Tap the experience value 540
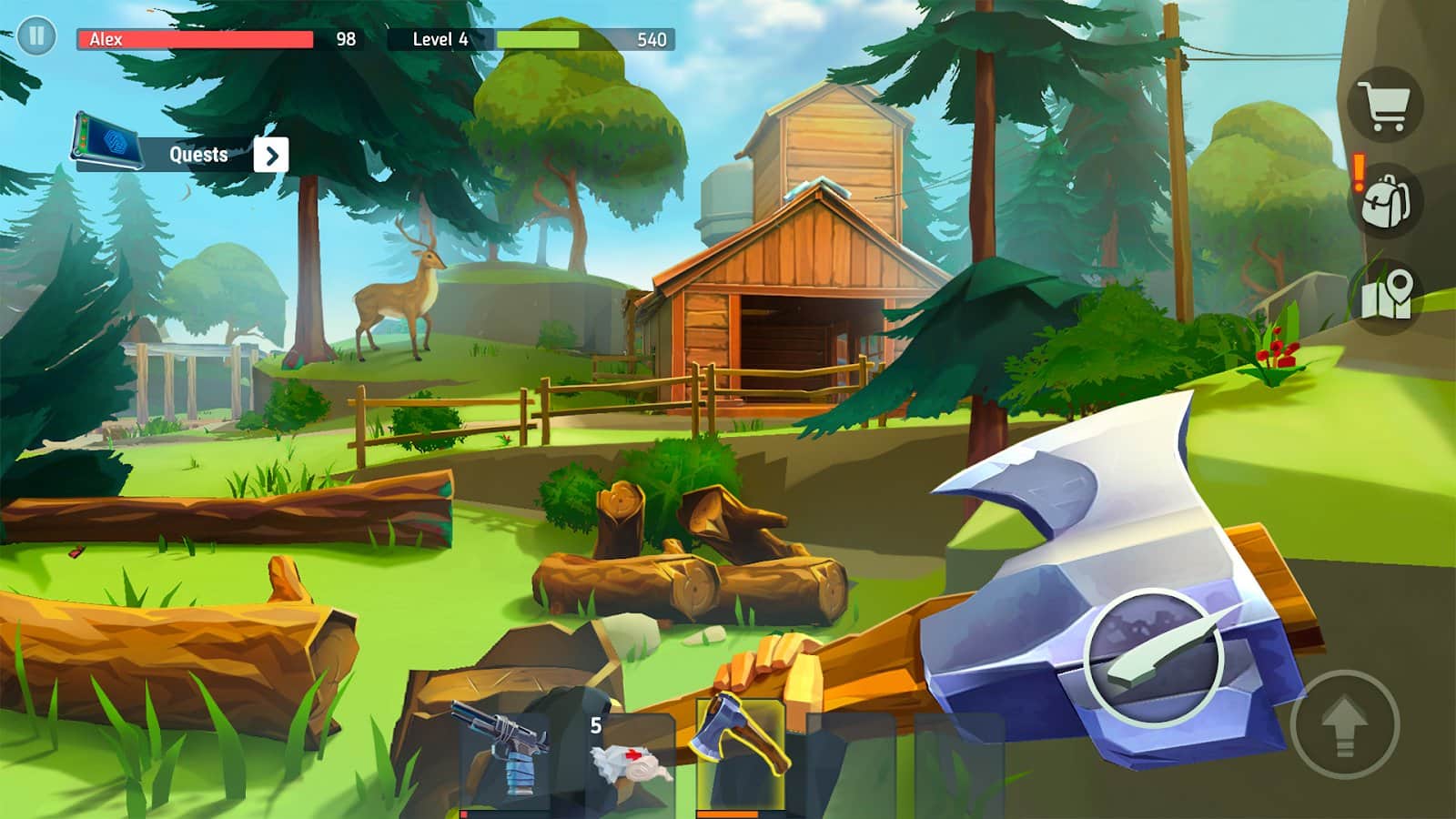This screenshot has width=1456, height=819. tap(650, 39)
